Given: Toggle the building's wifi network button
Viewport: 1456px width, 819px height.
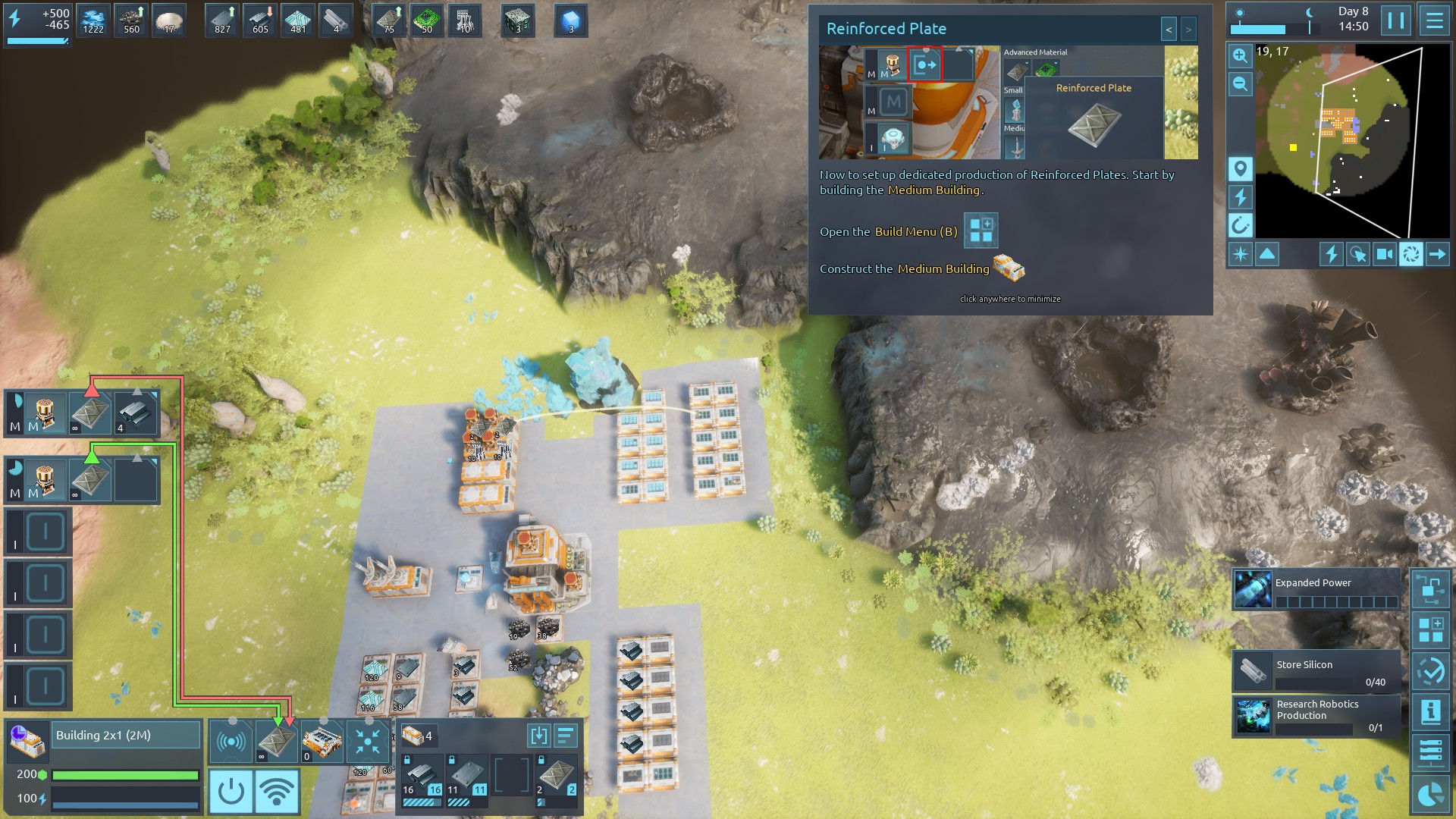Looking at the screenshot, I should (277, 792).
